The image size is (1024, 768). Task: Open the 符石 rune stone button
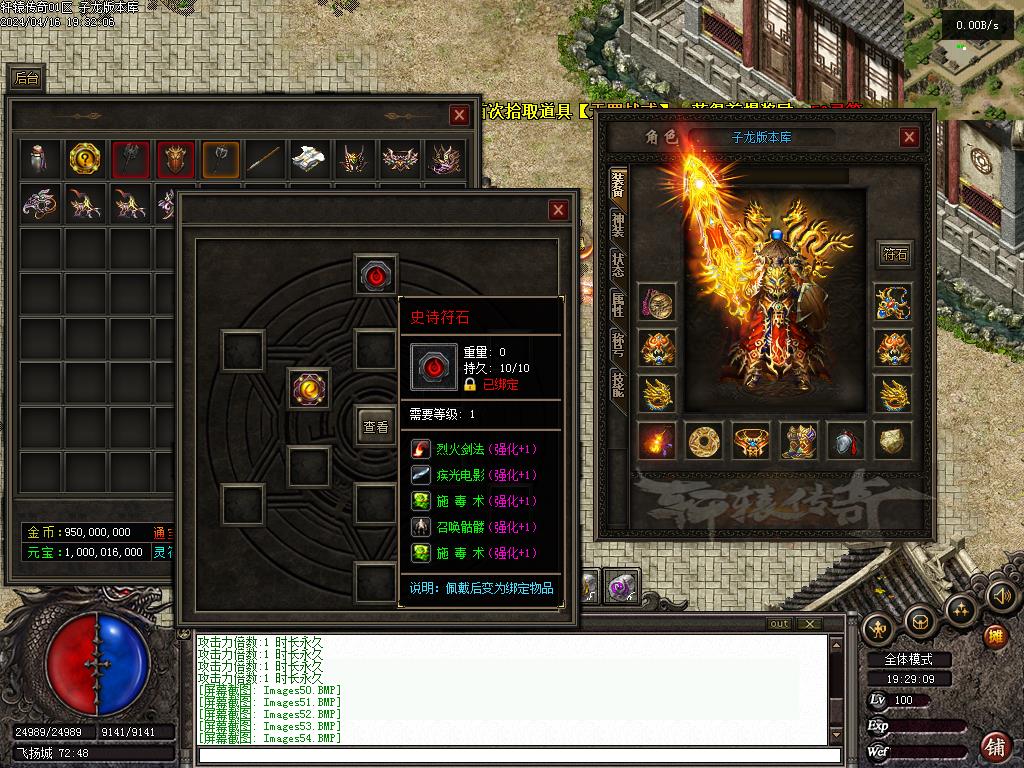[895, 255]
